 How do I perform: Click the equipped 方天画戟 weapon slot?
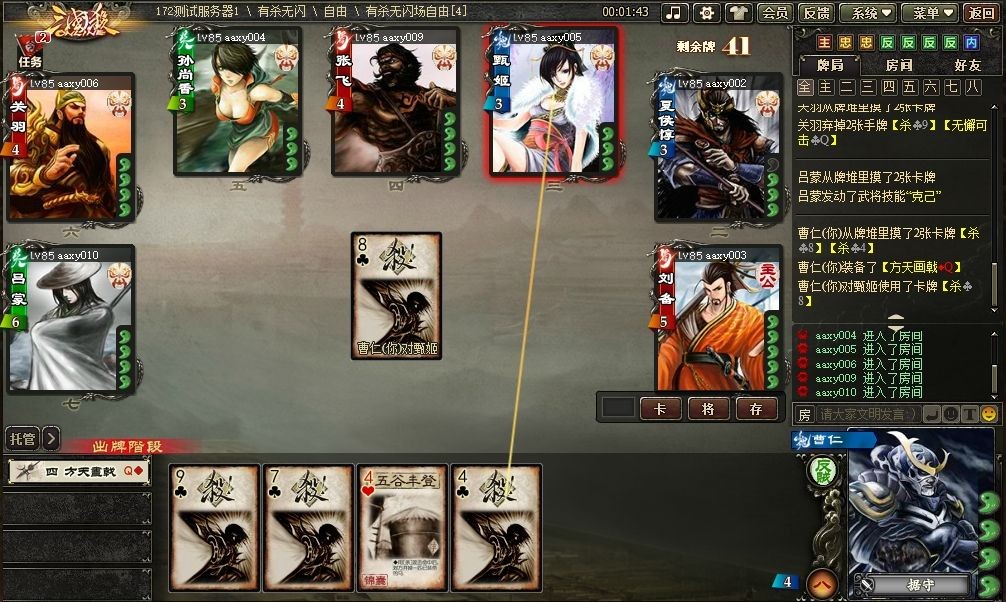[x=78, y=472]
